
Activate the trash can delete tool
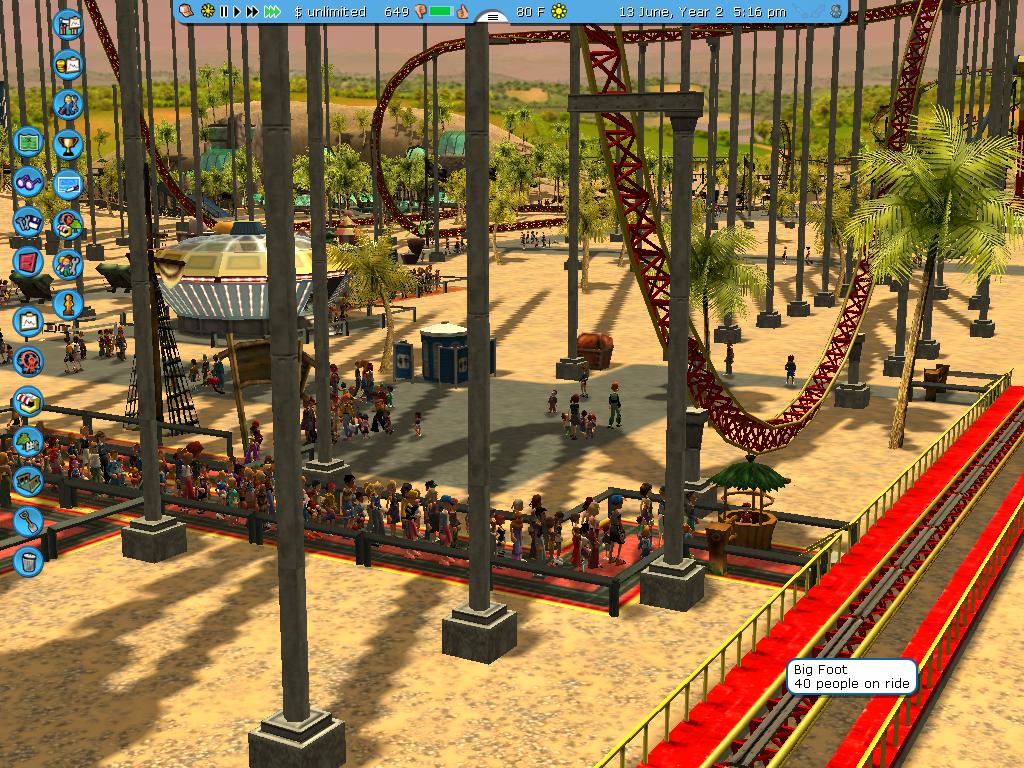point(28,560)
